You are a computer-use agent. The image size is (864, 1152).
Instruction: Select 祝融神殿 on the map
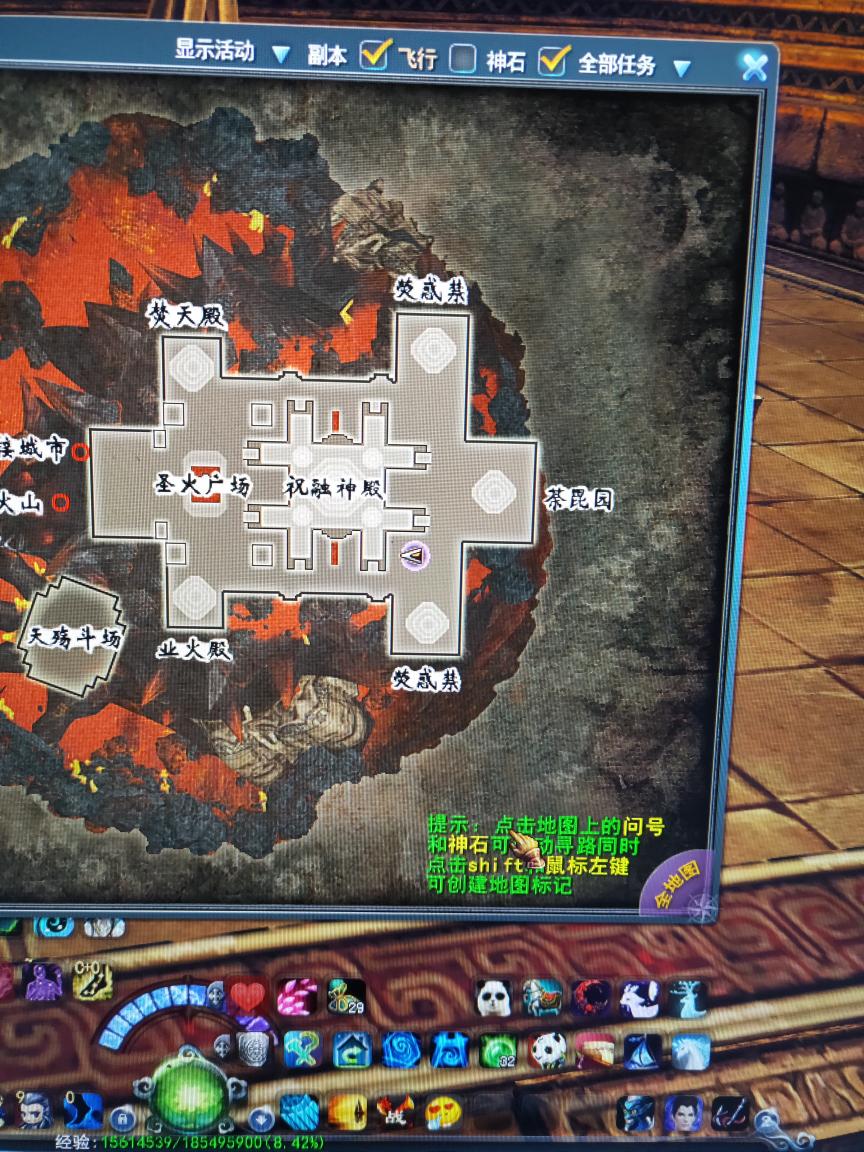(333, 490)
